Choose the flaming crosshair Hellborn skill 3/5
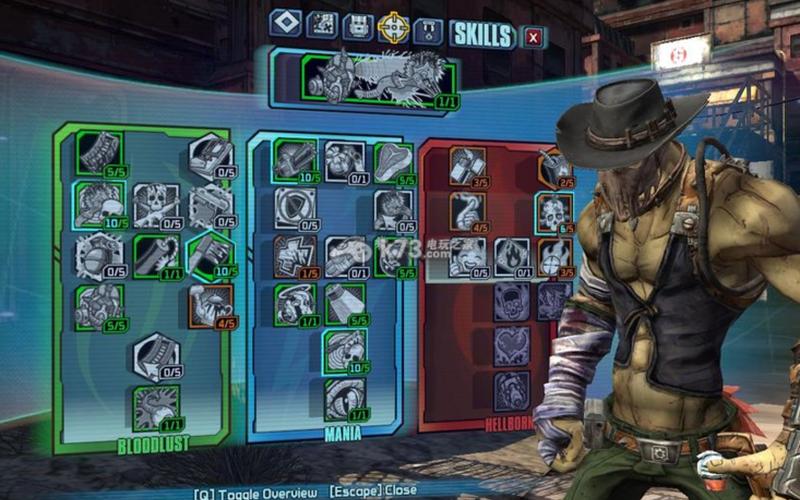The width and height of the screenshot is (800, 500). tap(553, 256)
